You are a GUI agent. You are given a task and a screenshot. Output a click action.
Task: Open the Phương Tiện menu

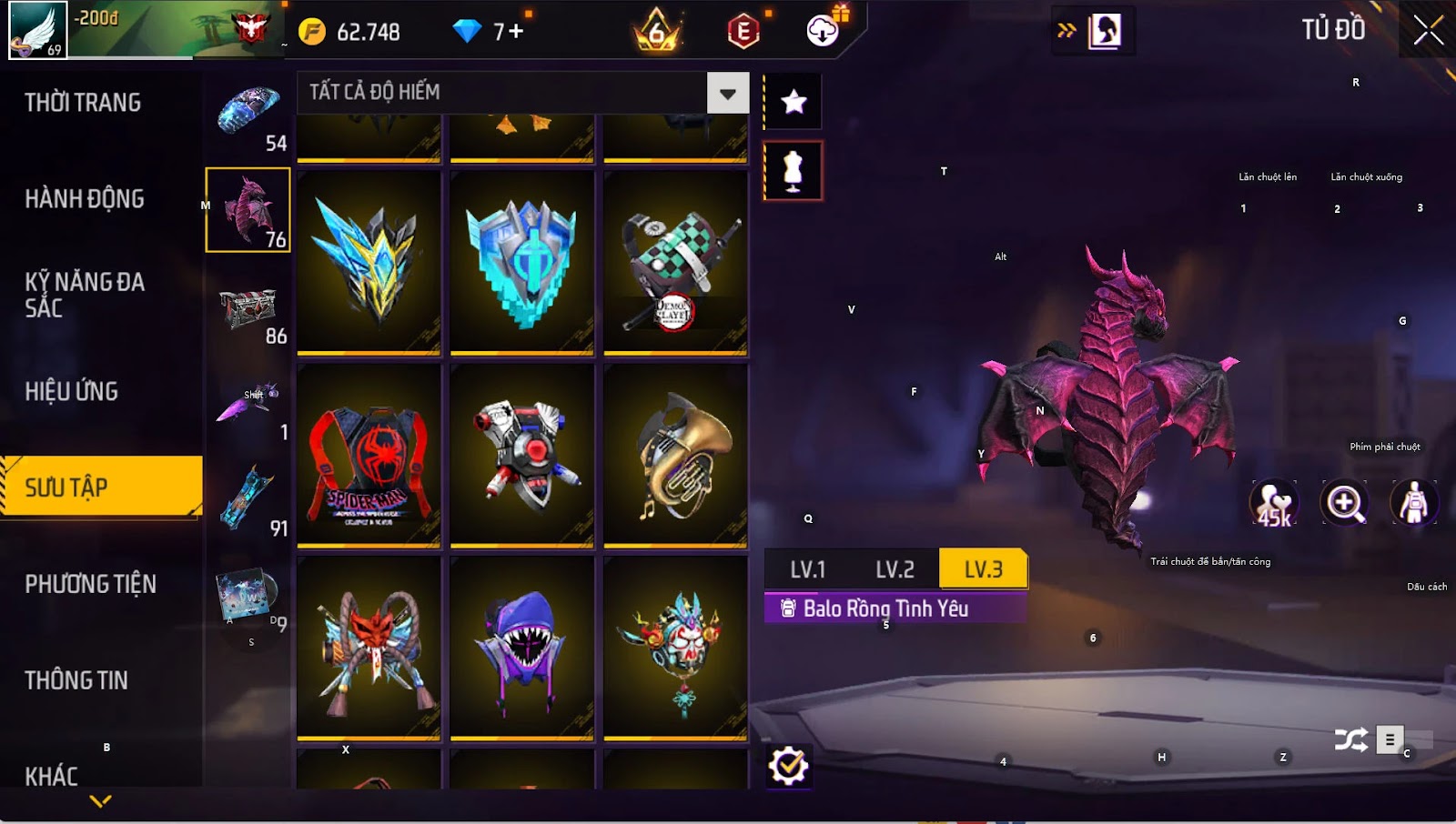91,584
